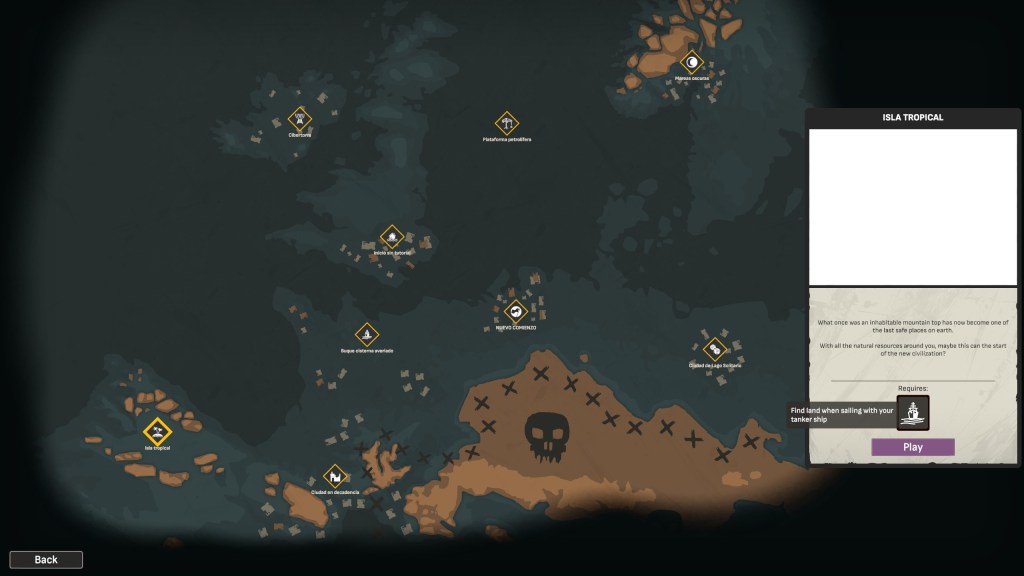Viewport: 1024px width, 576px height.
Task: Pick the Inicio sin tutorial marker
Action: [392, 237]
